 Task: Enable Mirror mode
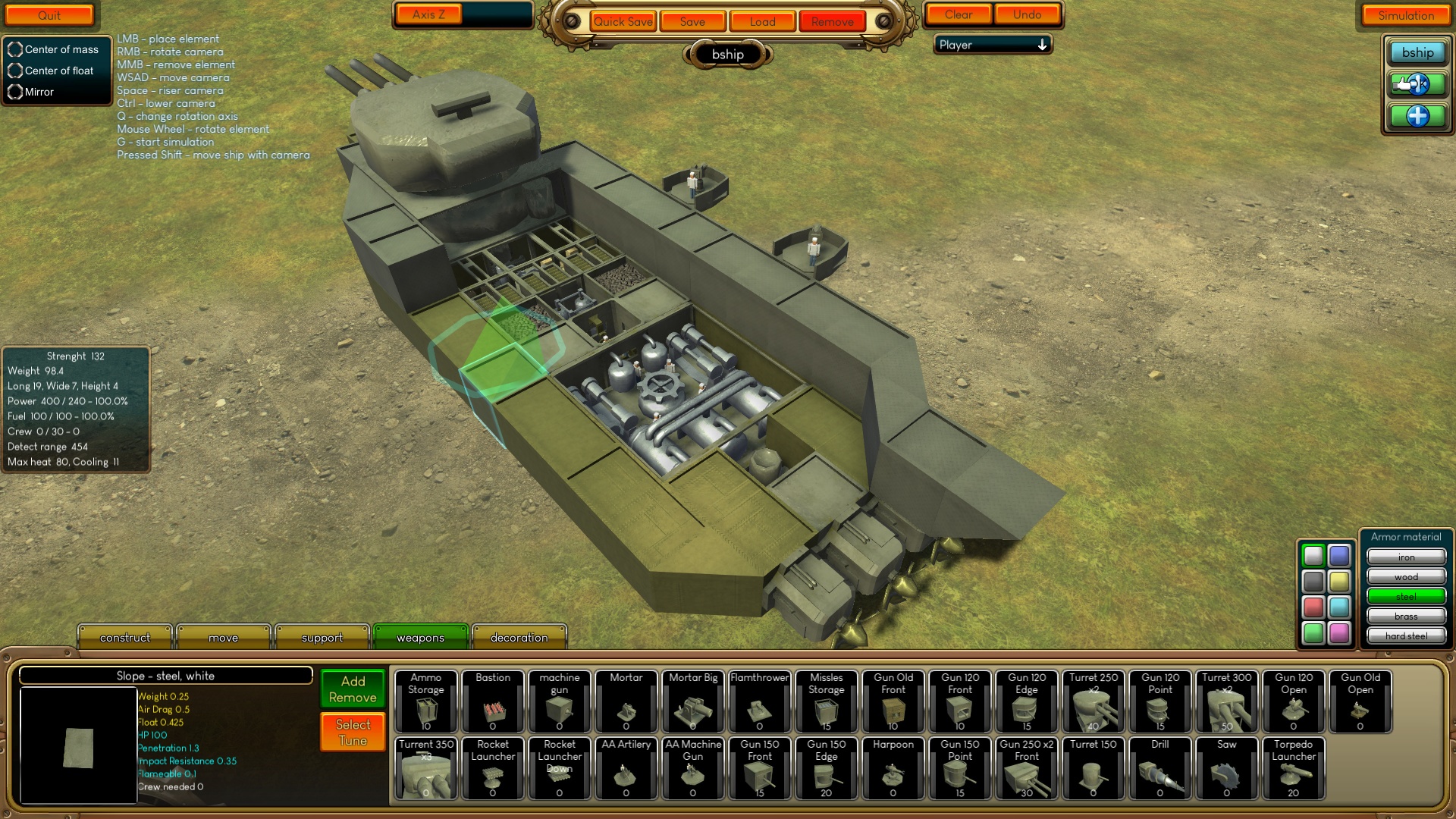[15, 92]
